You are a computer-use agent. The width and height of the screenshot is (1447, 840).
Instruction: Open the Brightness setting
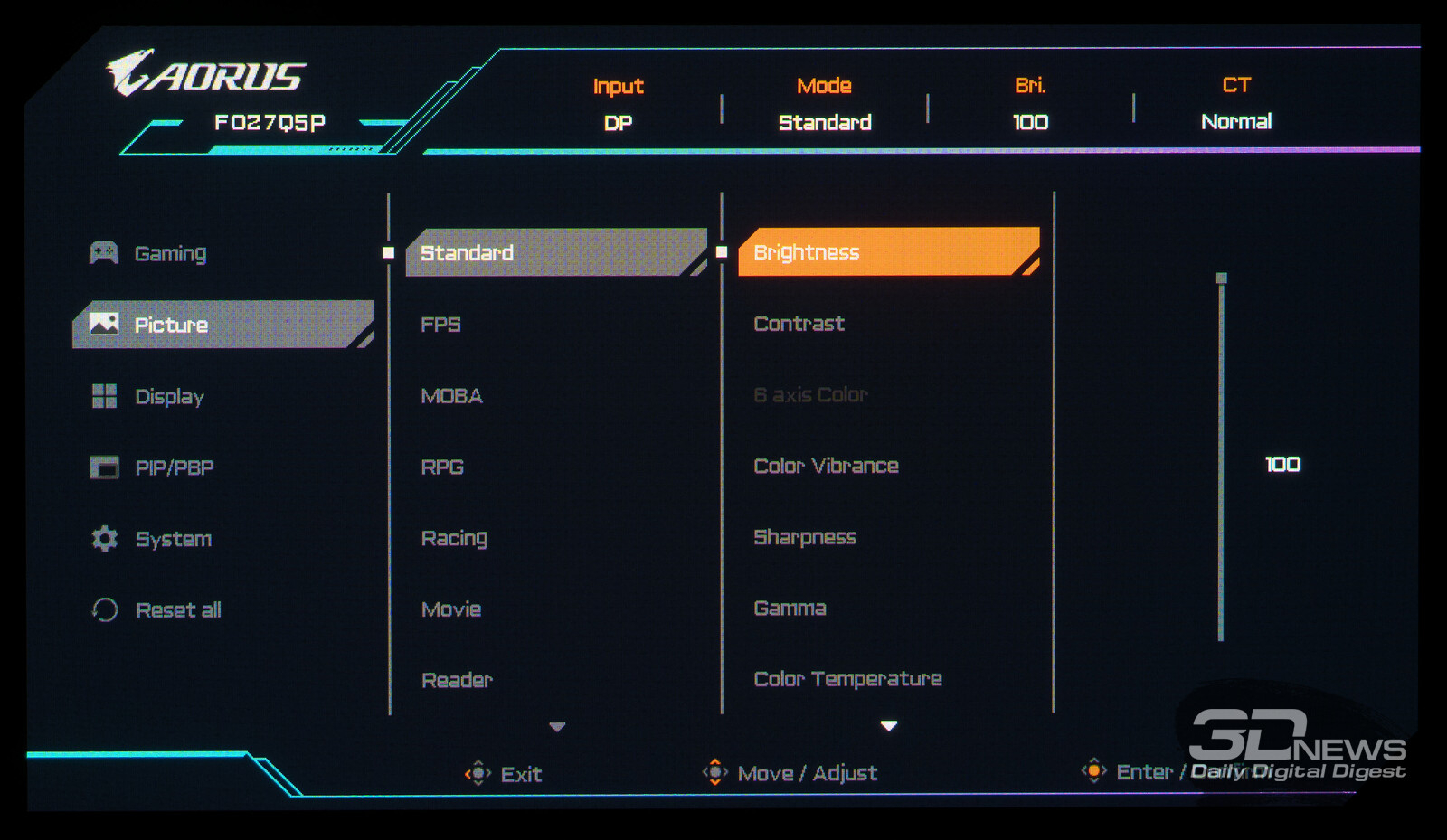tap(806, 252)
